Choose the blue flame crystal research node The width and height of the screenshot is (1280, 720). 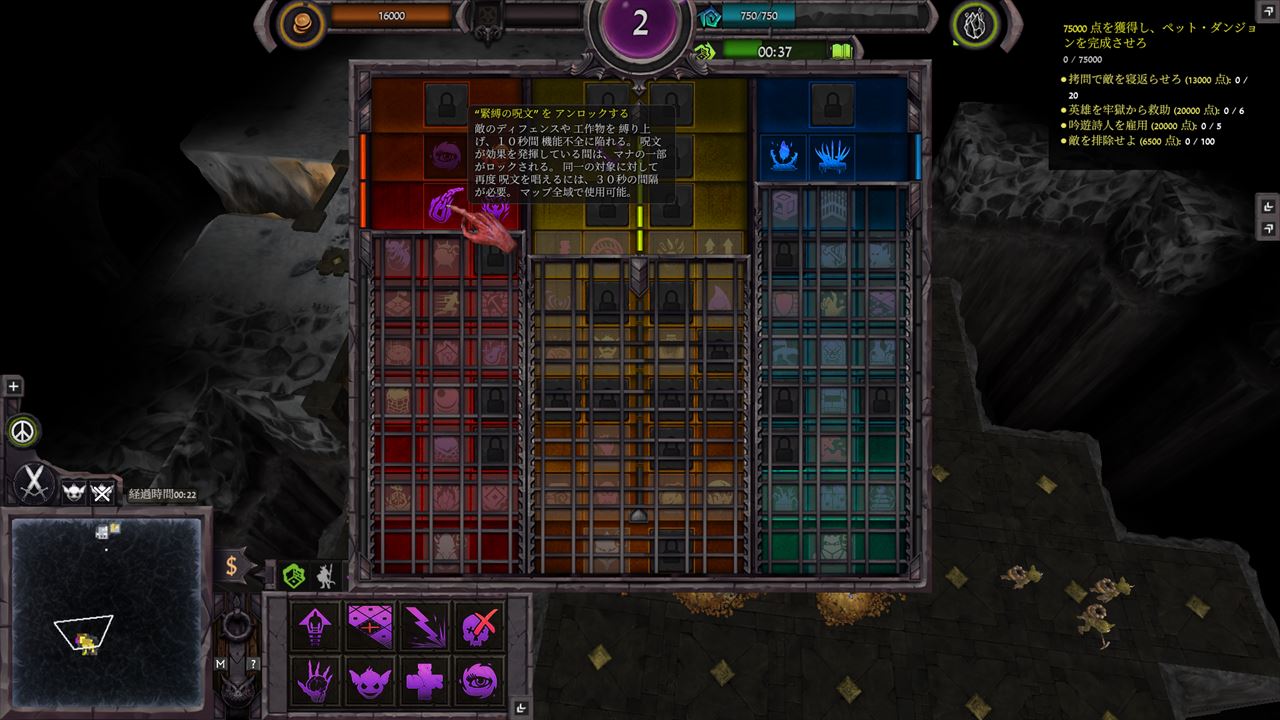pos(782,157)
